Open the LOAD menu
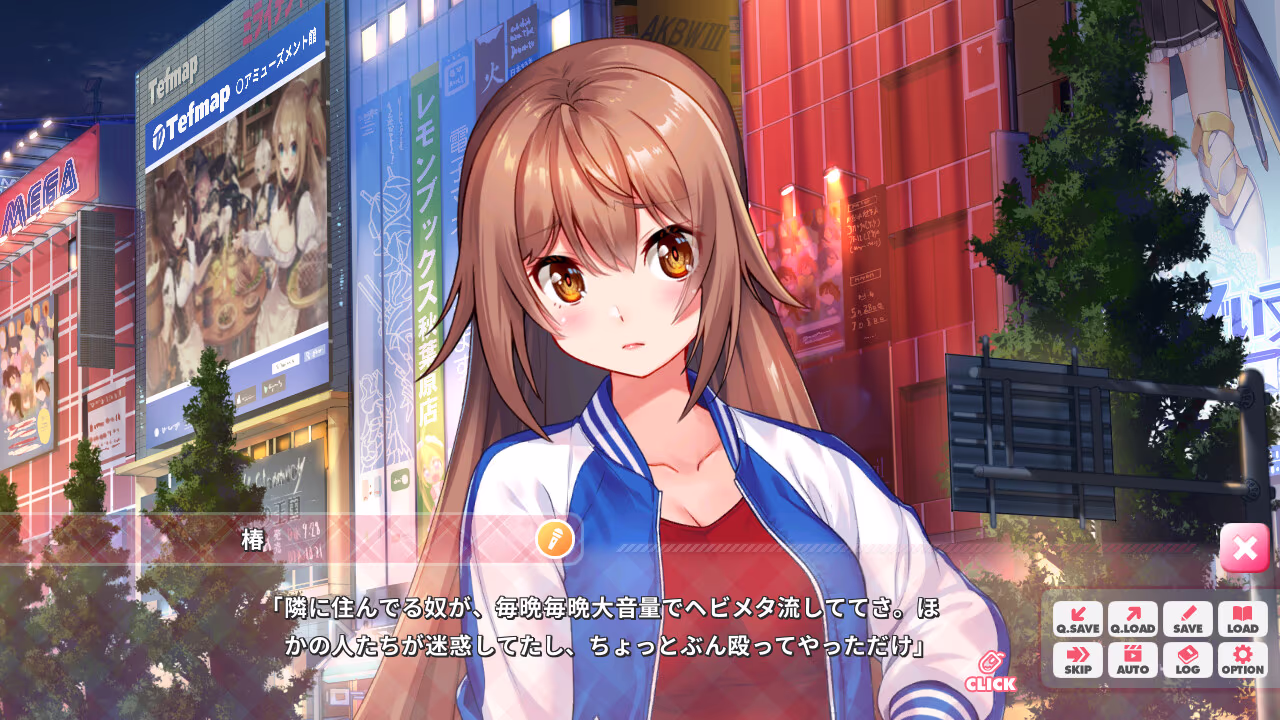Image resolution: width=1280 pixels, height=720 pixels. tap(1242, 619)
